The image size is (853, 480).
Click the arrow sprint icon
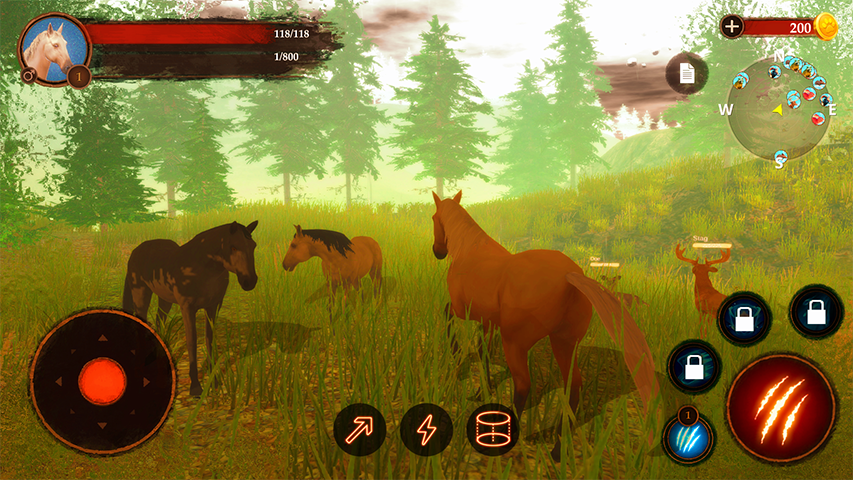pos(360,430)
